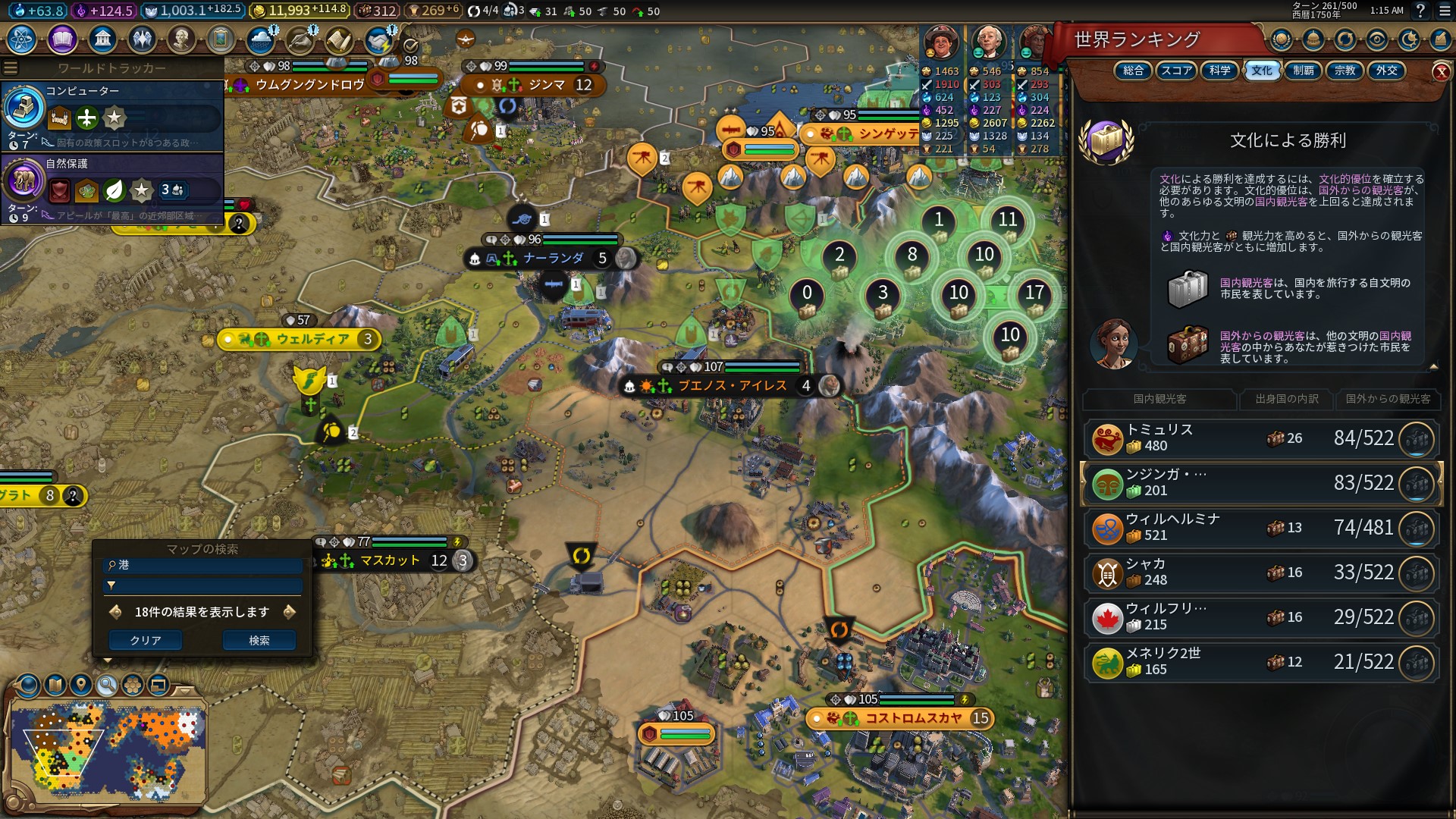Toggle the magnifier map search icon

[107, 686]
